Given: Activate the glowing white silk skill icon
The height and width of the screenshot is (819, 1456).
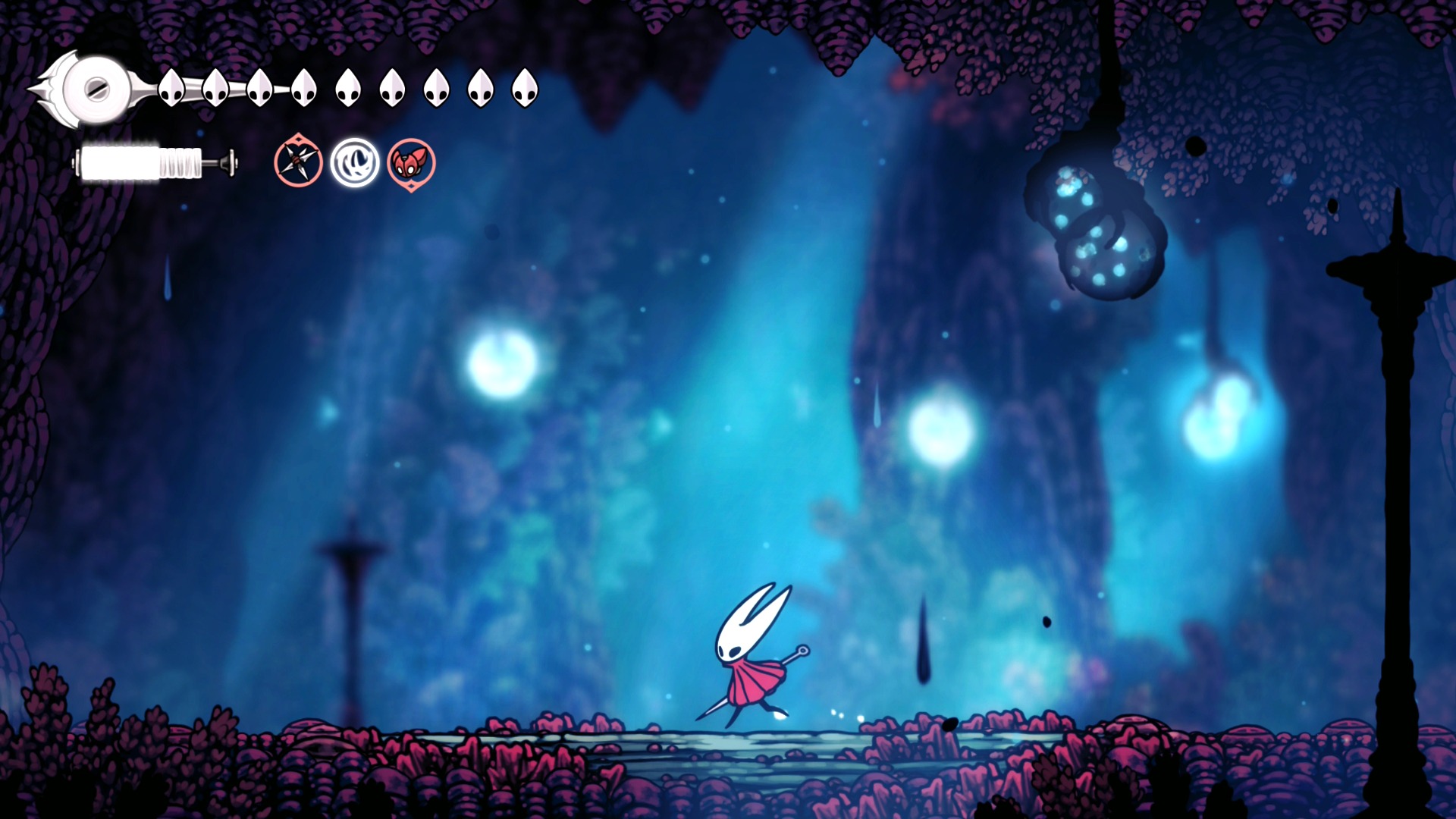Looking at the screenshot, I should tap(355, 162).
